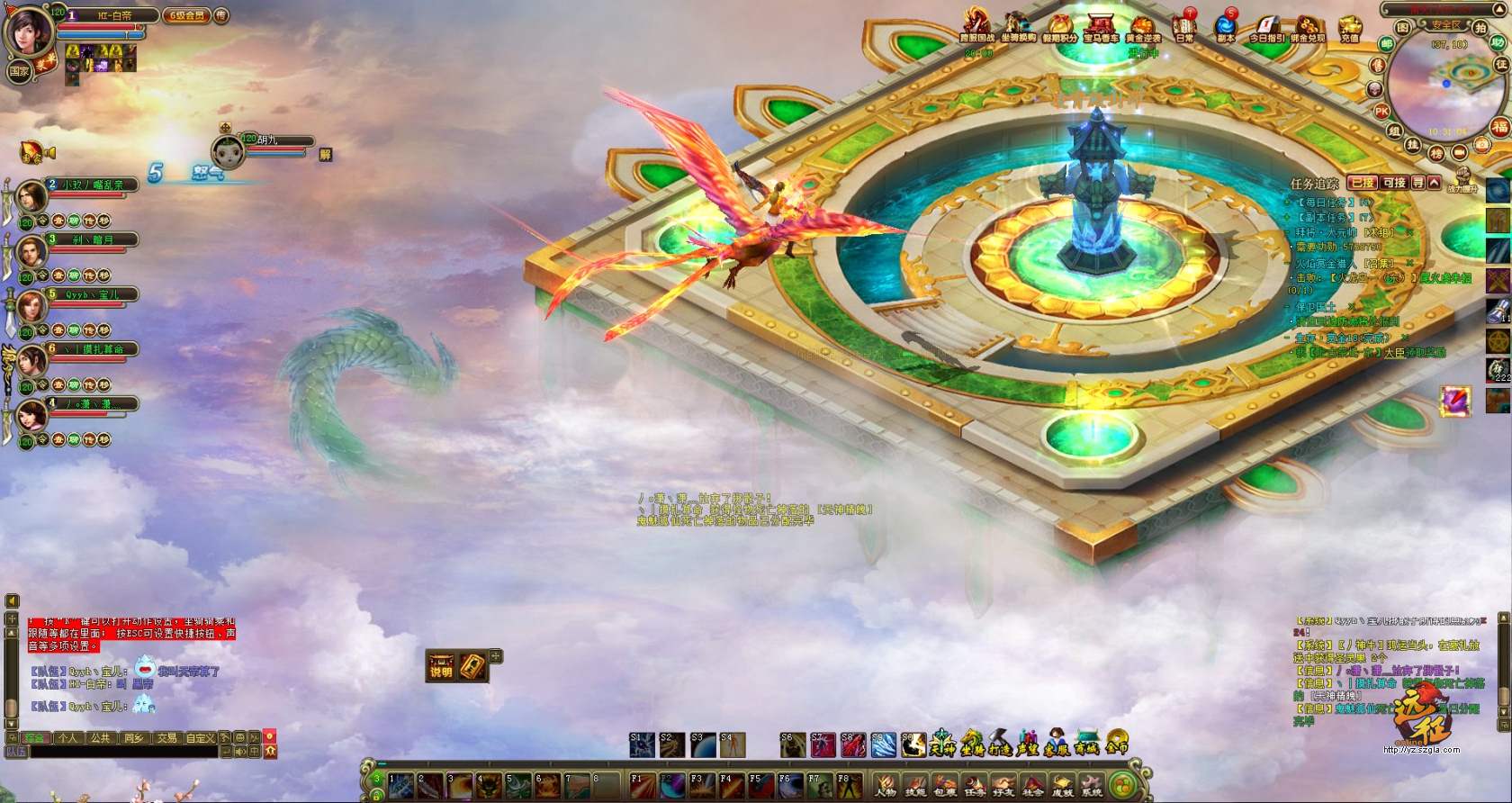
Task: Open the 坐骑 mount icon
Action: [971, 744]
